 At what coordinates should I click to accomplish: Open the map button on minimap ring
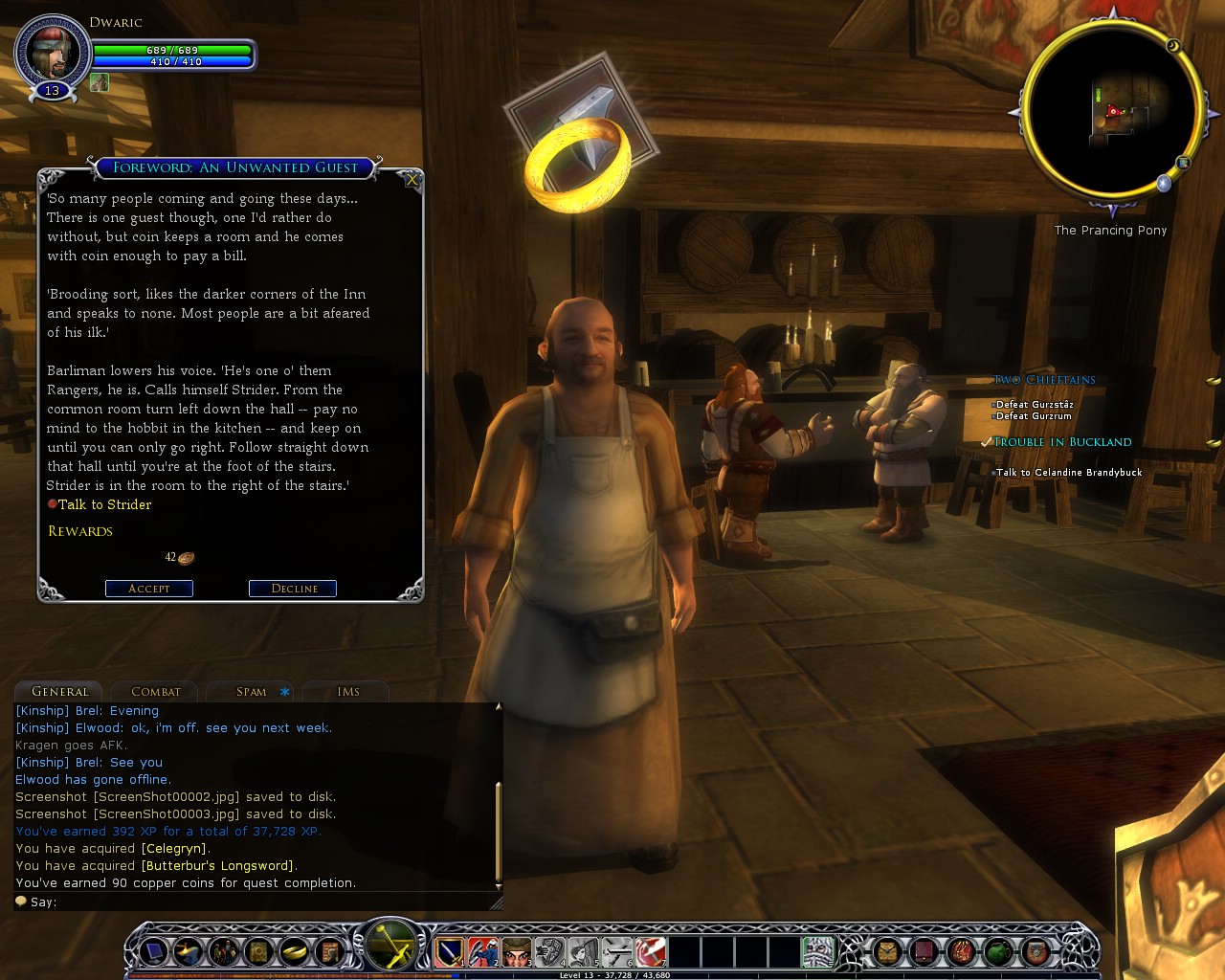tap(1183, 163)
